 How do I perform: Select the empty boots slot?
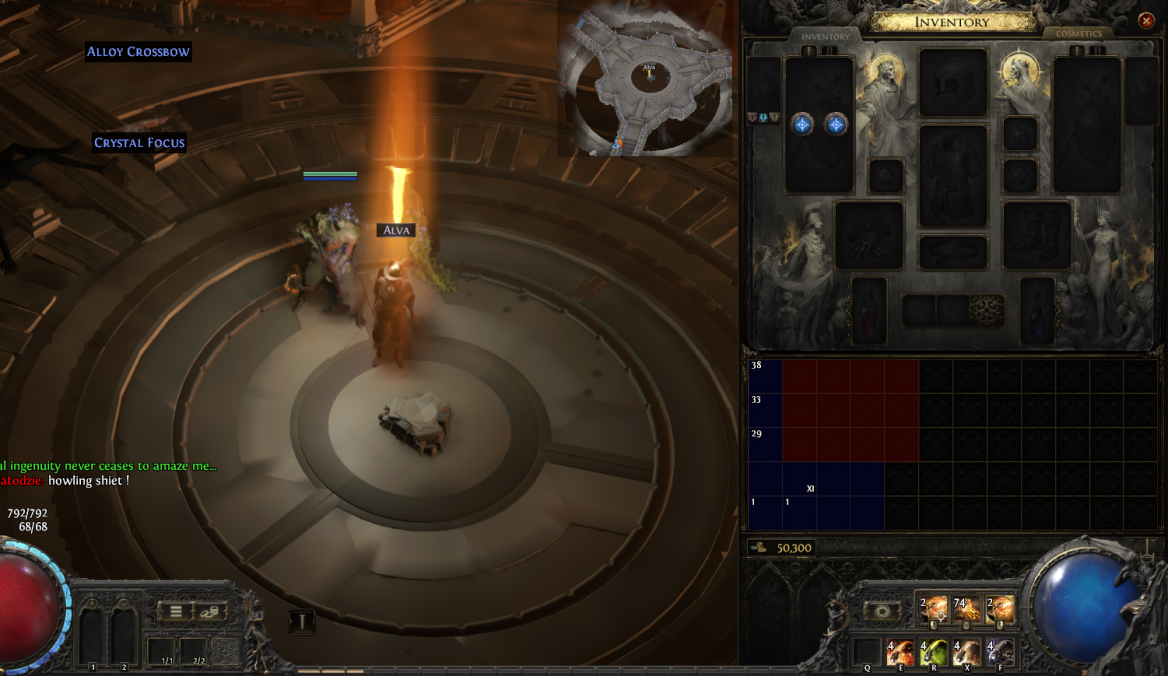click(x=1037, y=235)
